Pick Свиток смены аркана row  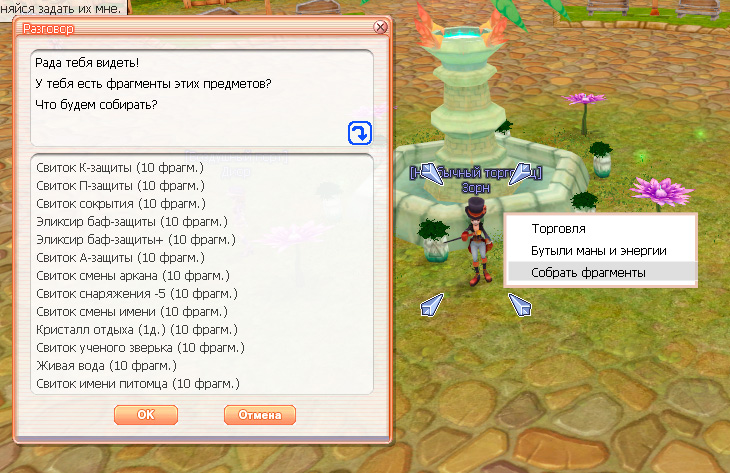132,275
